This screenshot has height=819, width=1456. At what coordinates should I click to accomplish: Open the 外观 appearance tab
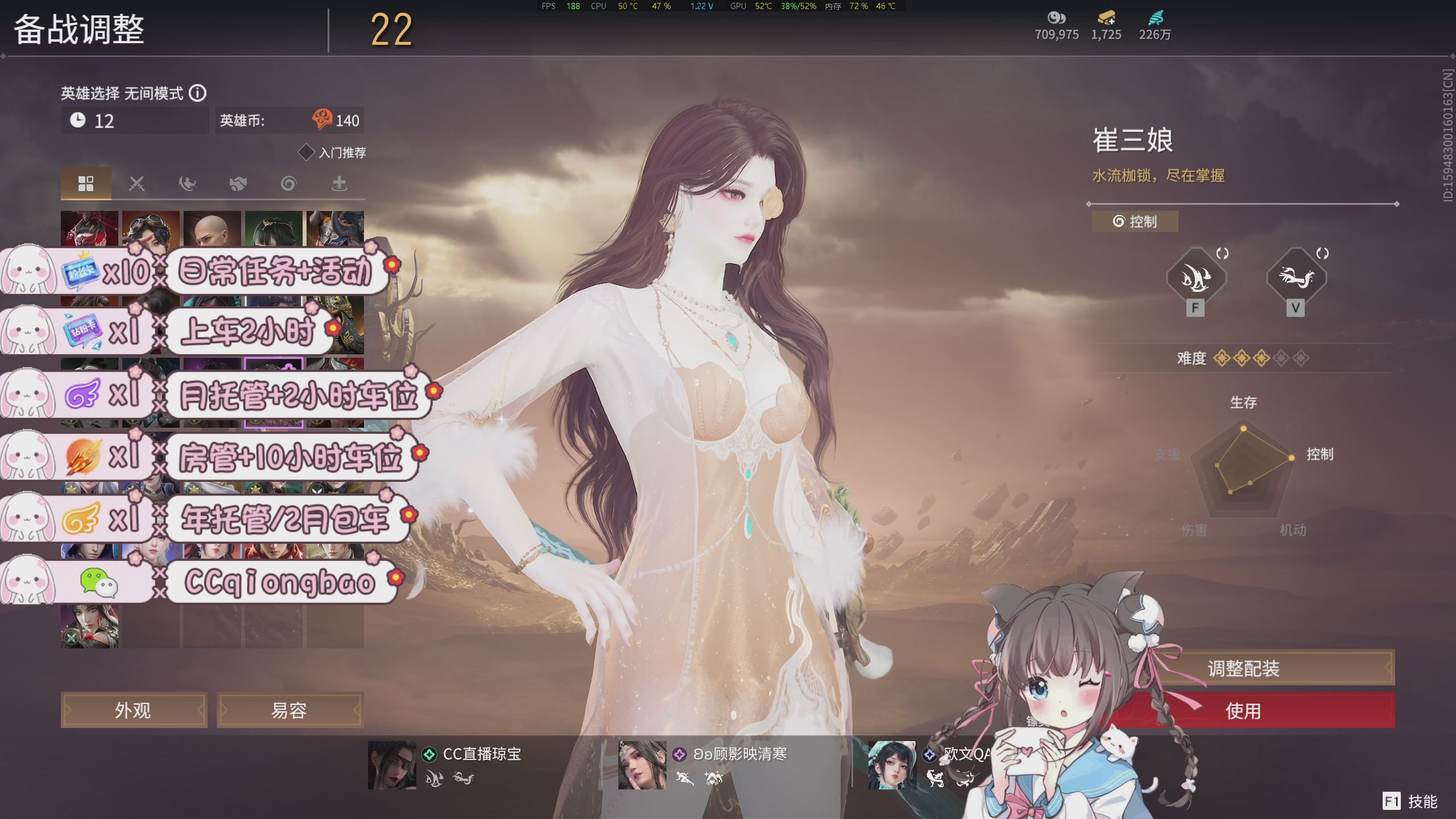(134, 710)
